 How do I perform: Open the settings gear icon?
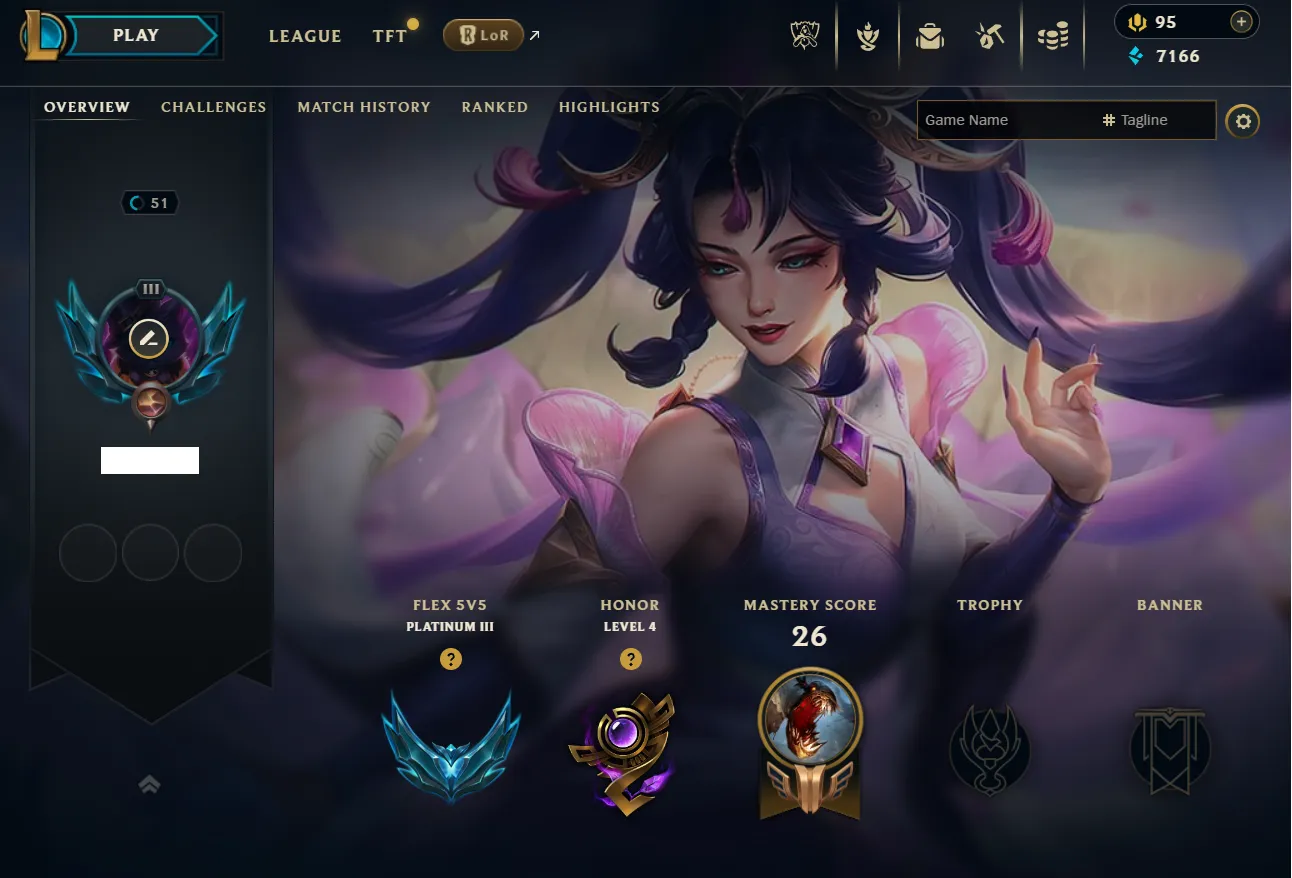pyautogui.click(x=1243, y=121)
